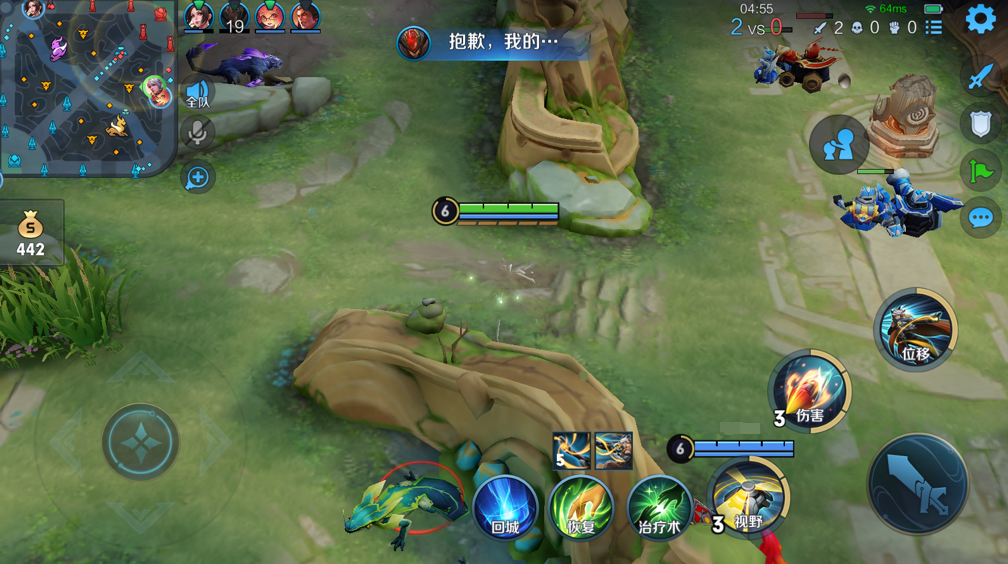Send the shield retreat signal
Screen dimensions: 1008x564
pyautogui.click(x=980, y=124)
